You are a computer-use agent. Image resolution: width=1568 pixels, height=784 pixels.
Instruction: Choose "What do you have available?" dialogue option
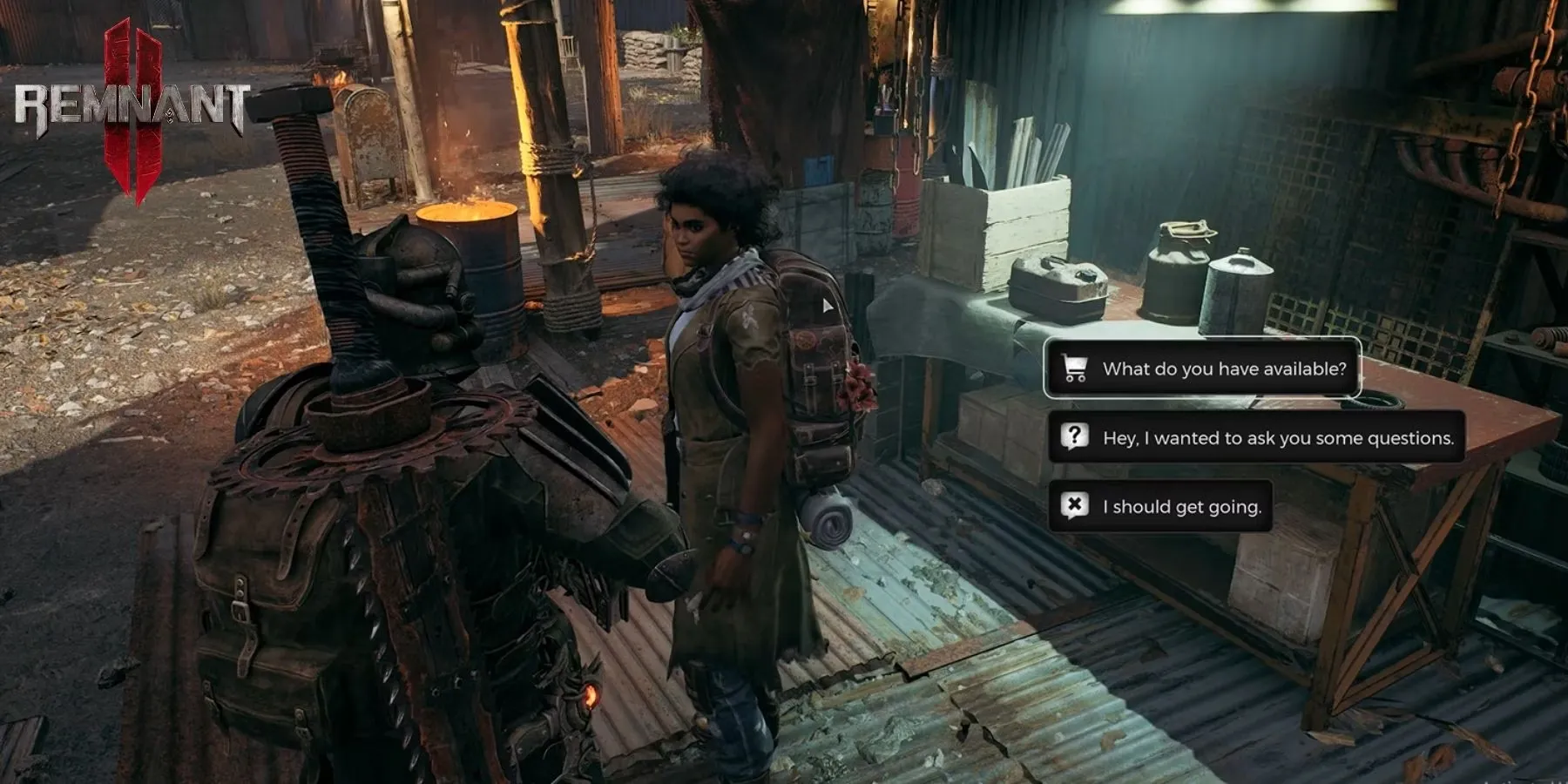1202,368
